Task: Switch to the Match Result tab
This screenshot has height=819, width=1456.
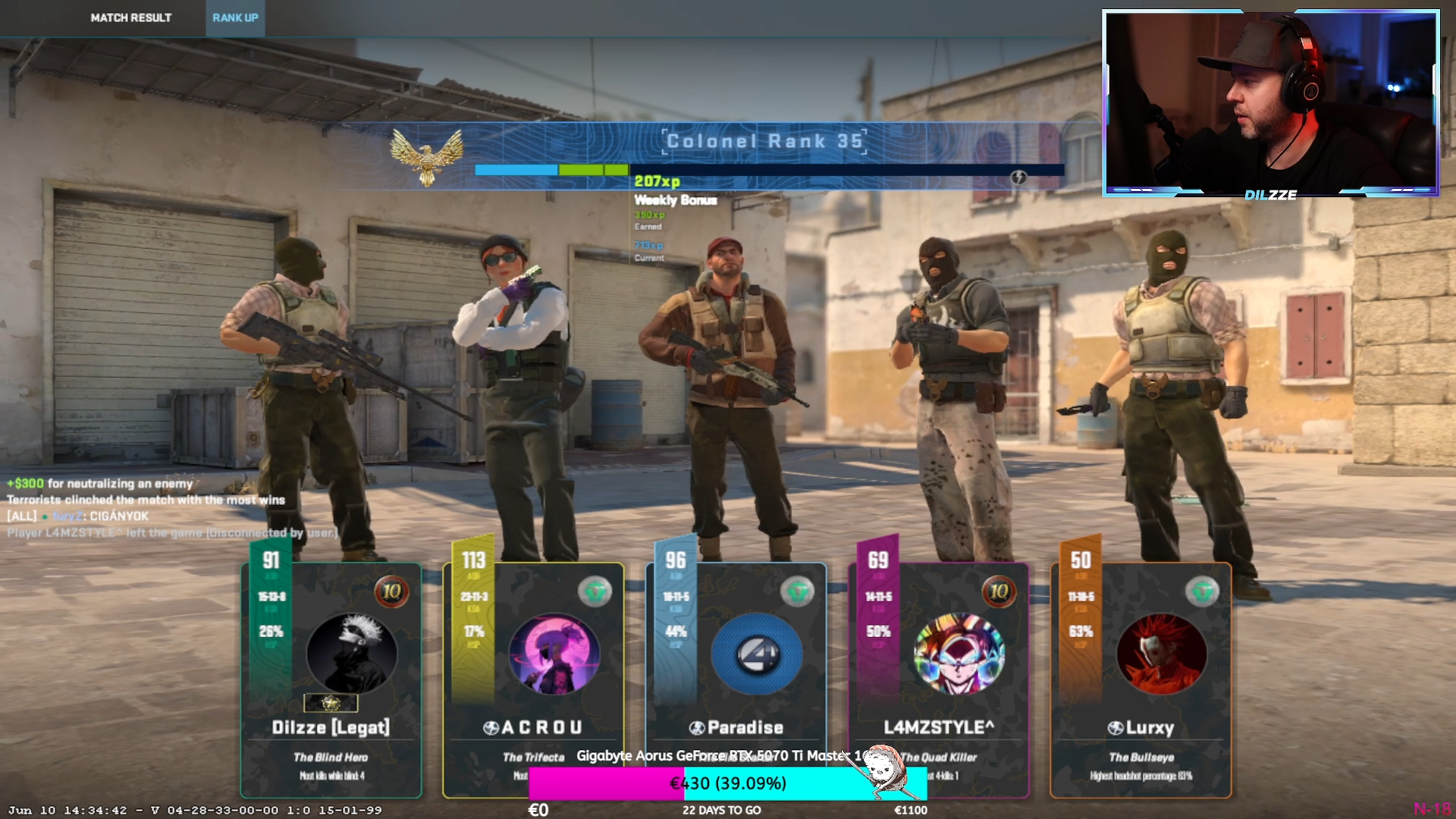Action: pos(130,17)
